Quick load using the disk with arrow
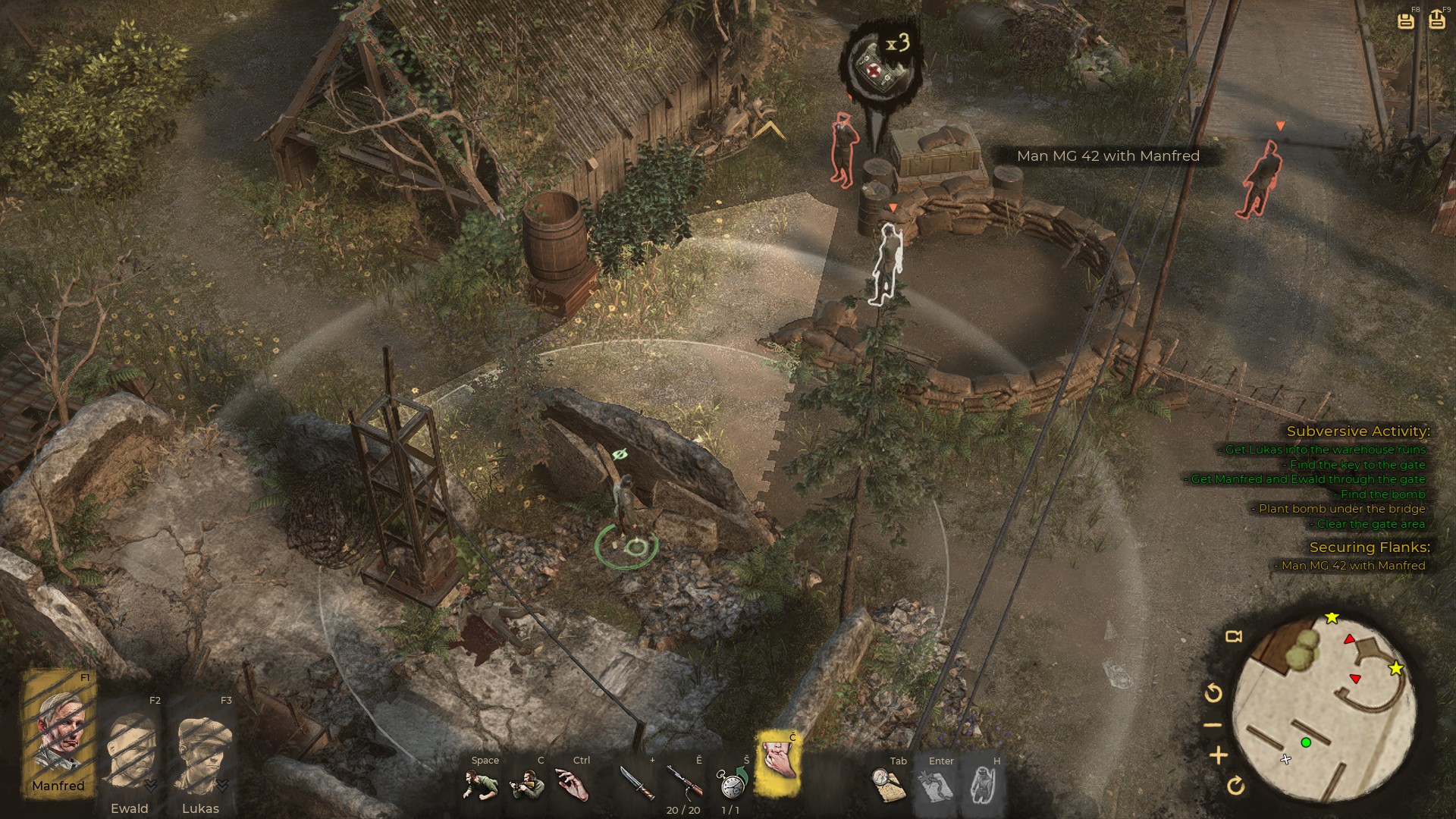Screen dimensions: 1456x819 click(1436, 20)
